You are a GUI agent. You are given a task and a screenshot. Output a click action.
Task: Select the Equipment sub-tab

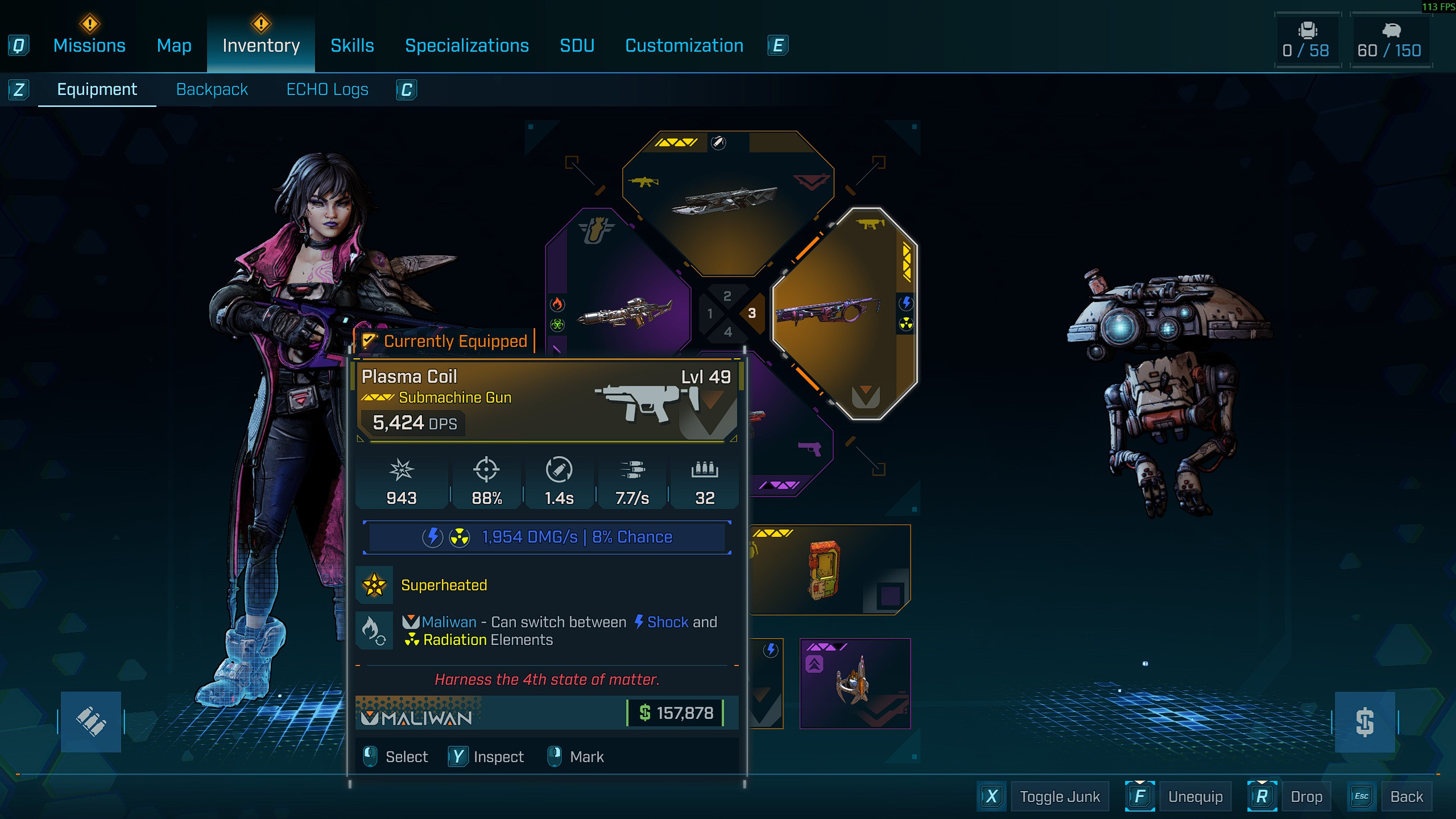point(97,89)
